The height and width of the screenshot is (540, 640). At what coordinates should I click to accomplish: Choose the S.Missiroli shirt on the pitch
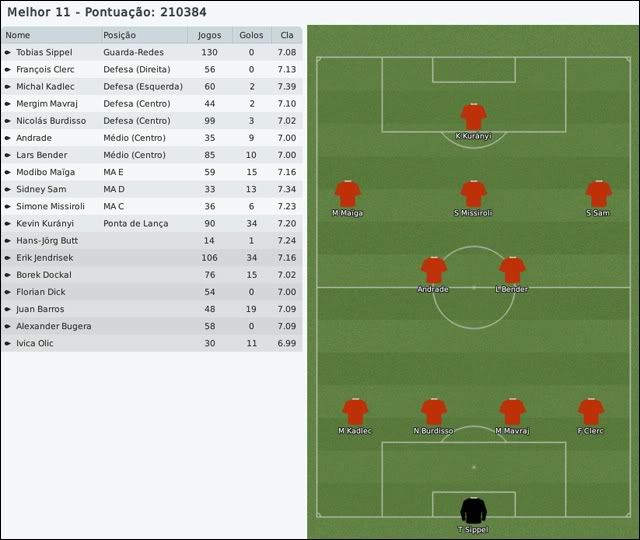pyautogui.click(x=473, y=193)
